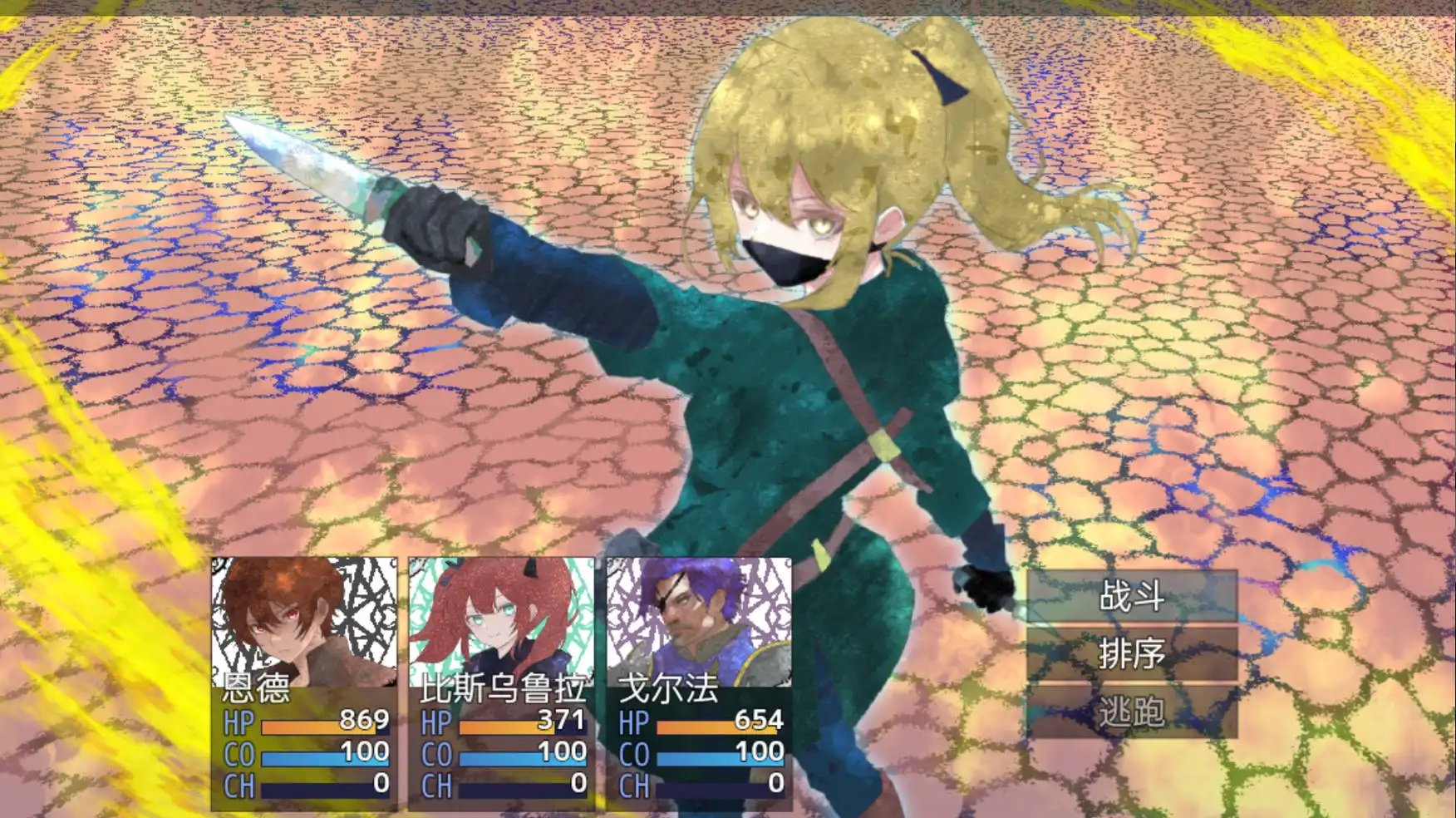Select party member 比斯乌鲁拉's status panel
Viewport: 1456px width, 818px height.
[502, 683]
